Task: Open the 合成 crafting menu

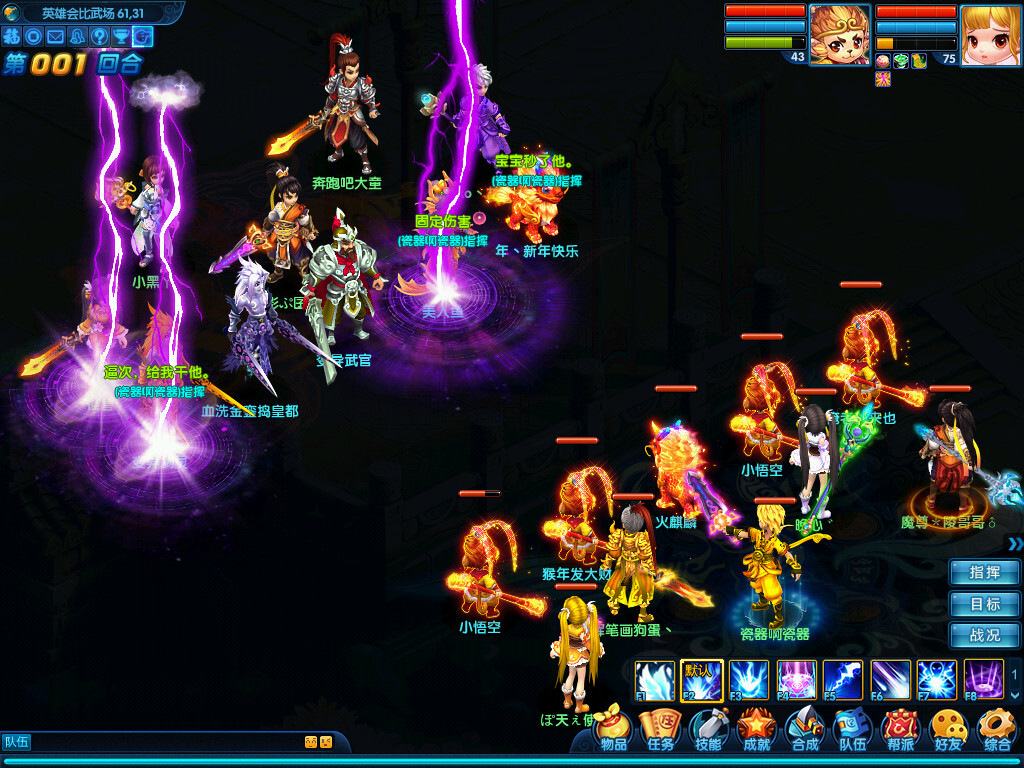Action: click(805, 728)
